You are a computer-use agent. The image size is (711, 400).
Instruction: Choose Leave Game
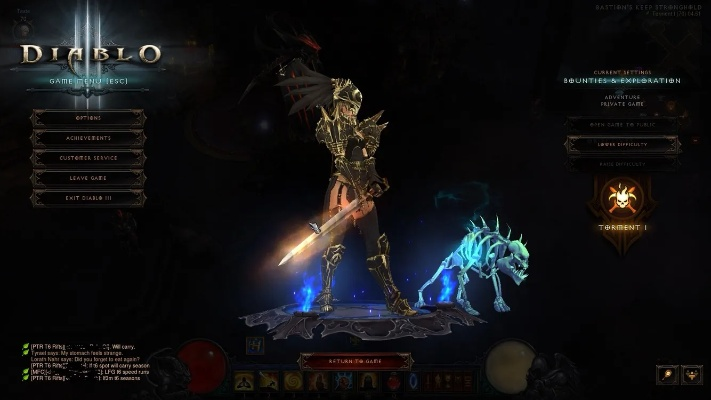[x=88, y=178]
